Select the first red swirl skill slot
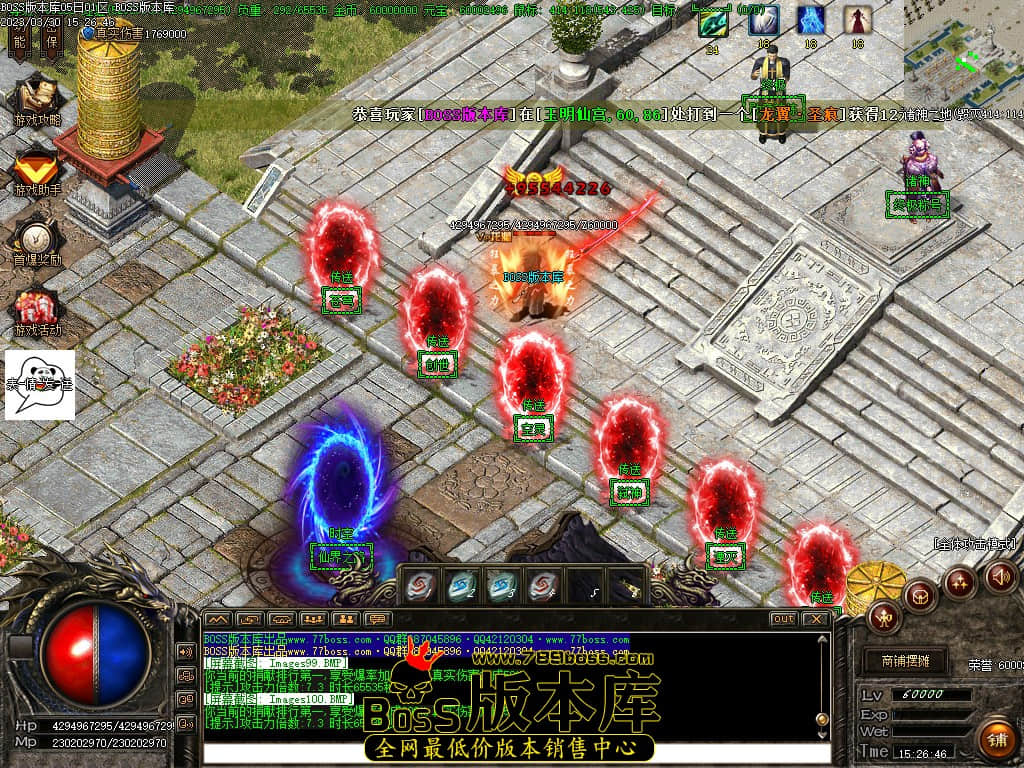 coord(421,585)
